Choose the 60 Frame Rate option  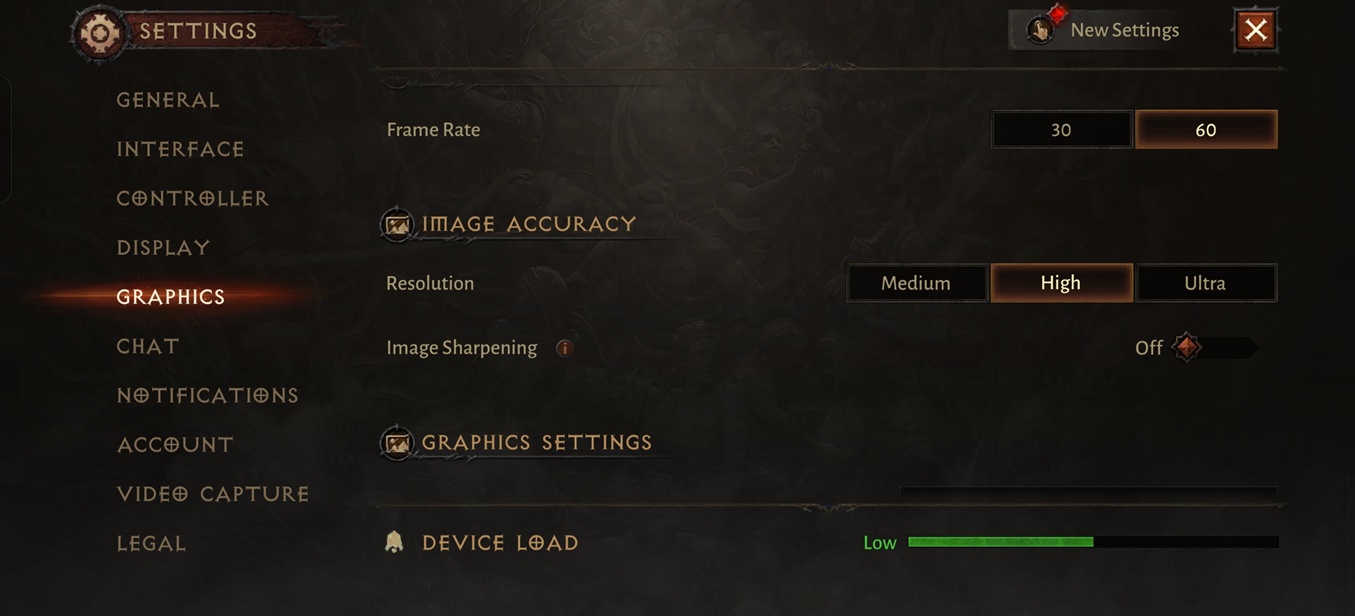1206,130
